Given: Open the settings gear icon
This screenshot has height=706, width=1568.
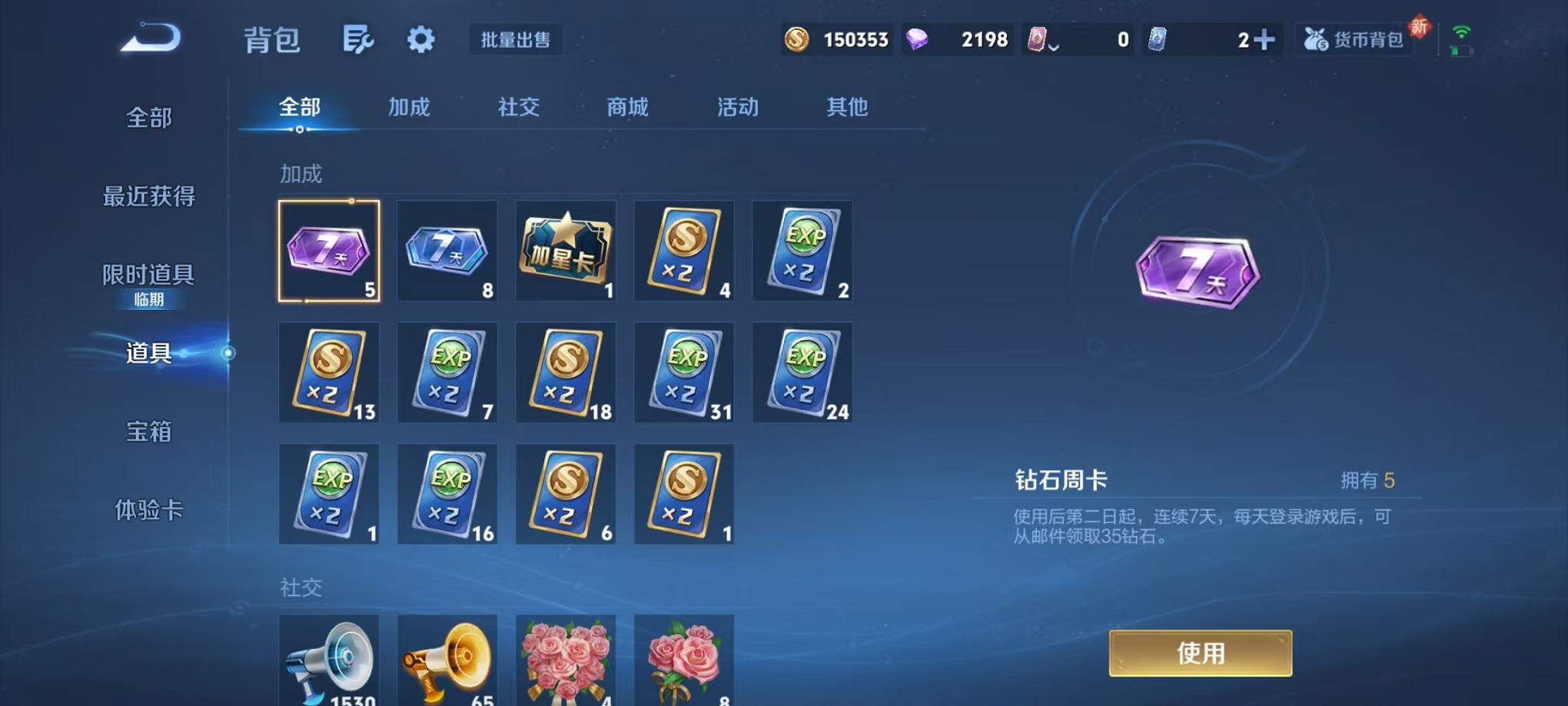Looking at the screenshot, I should 420,40.
